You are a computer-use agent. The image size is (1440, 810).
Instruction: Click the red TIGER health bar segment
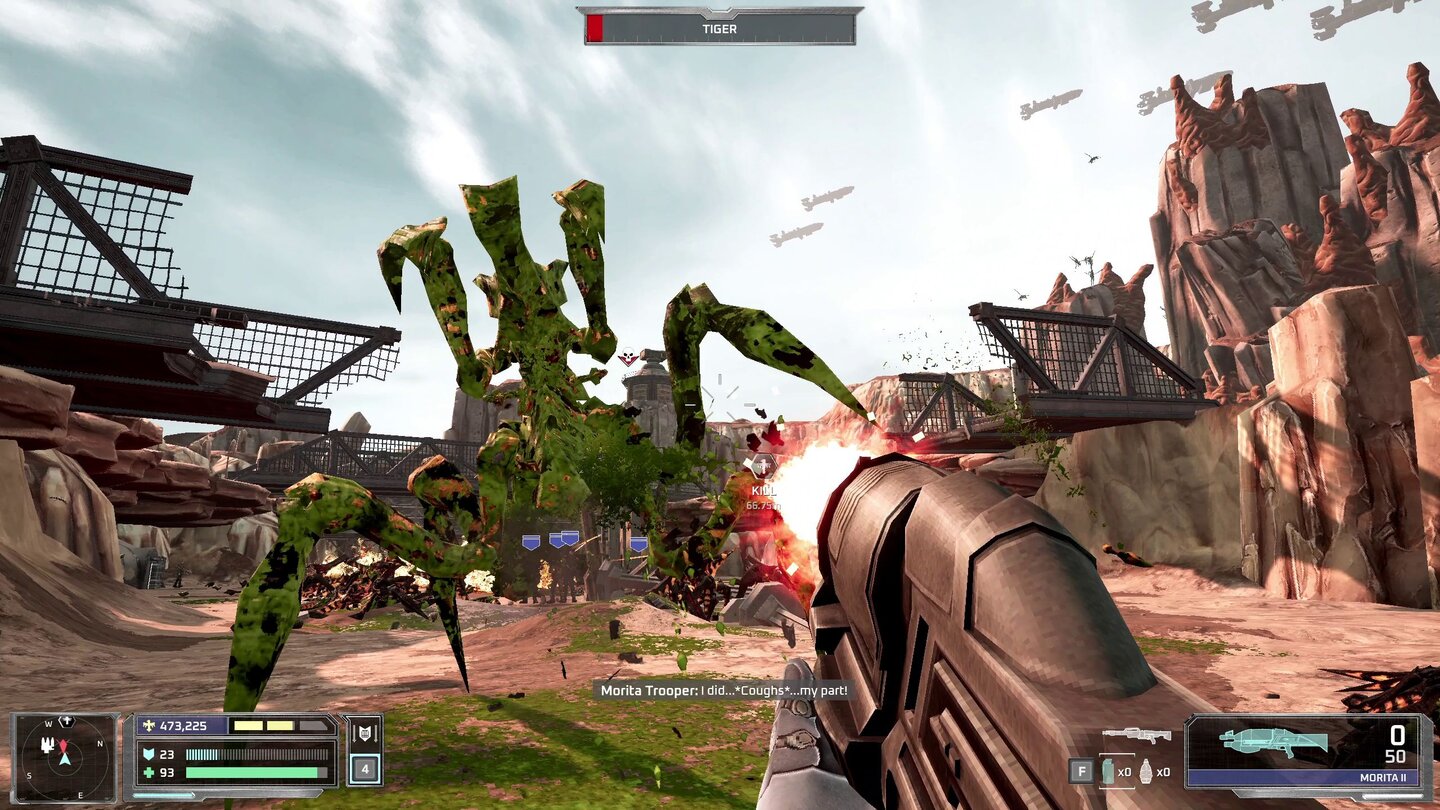(x=594, y=26)
